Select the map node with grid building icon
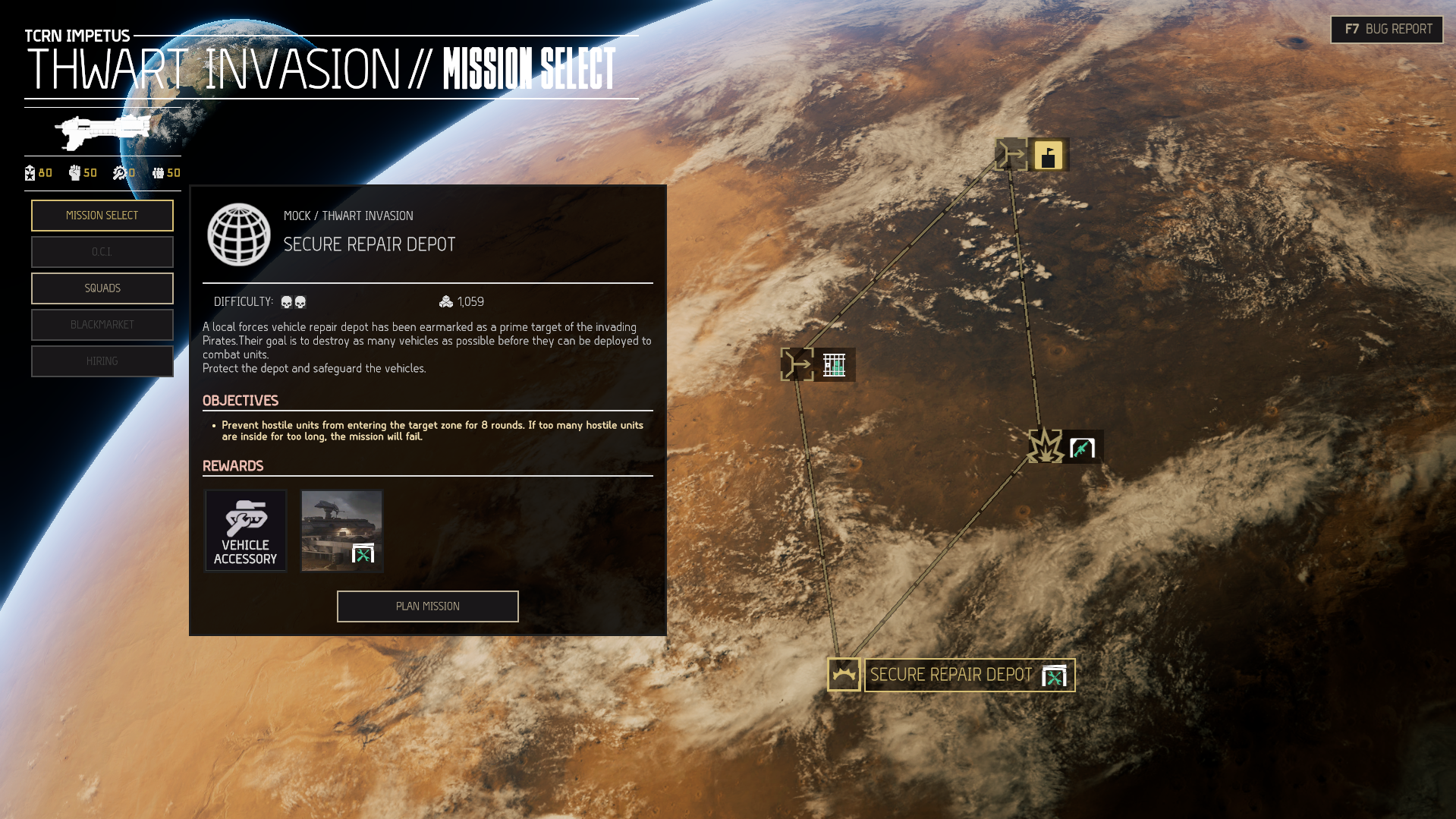Screen dimensions: 1456x819 818,365
